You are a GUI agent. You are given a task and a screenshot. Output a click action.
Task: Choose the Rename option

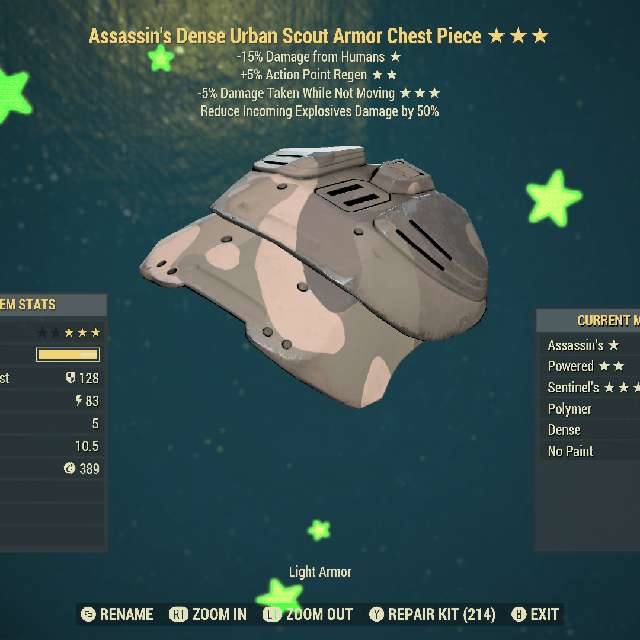coord(118,614)
